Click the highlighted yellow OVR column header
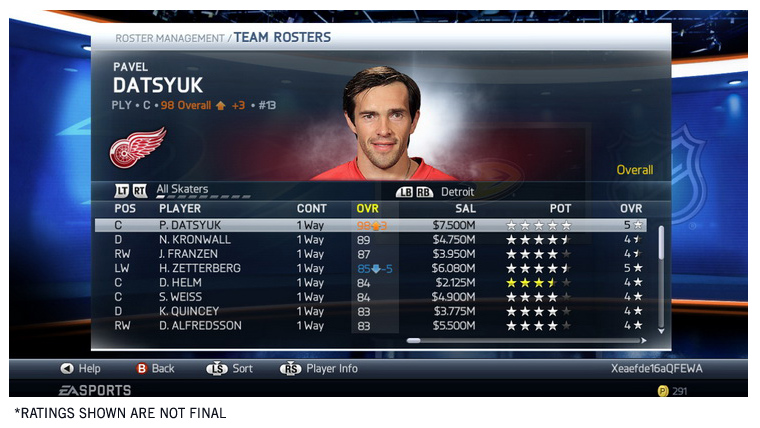Image resolution: width=760 pixels, height=428 pixels. 368,208
